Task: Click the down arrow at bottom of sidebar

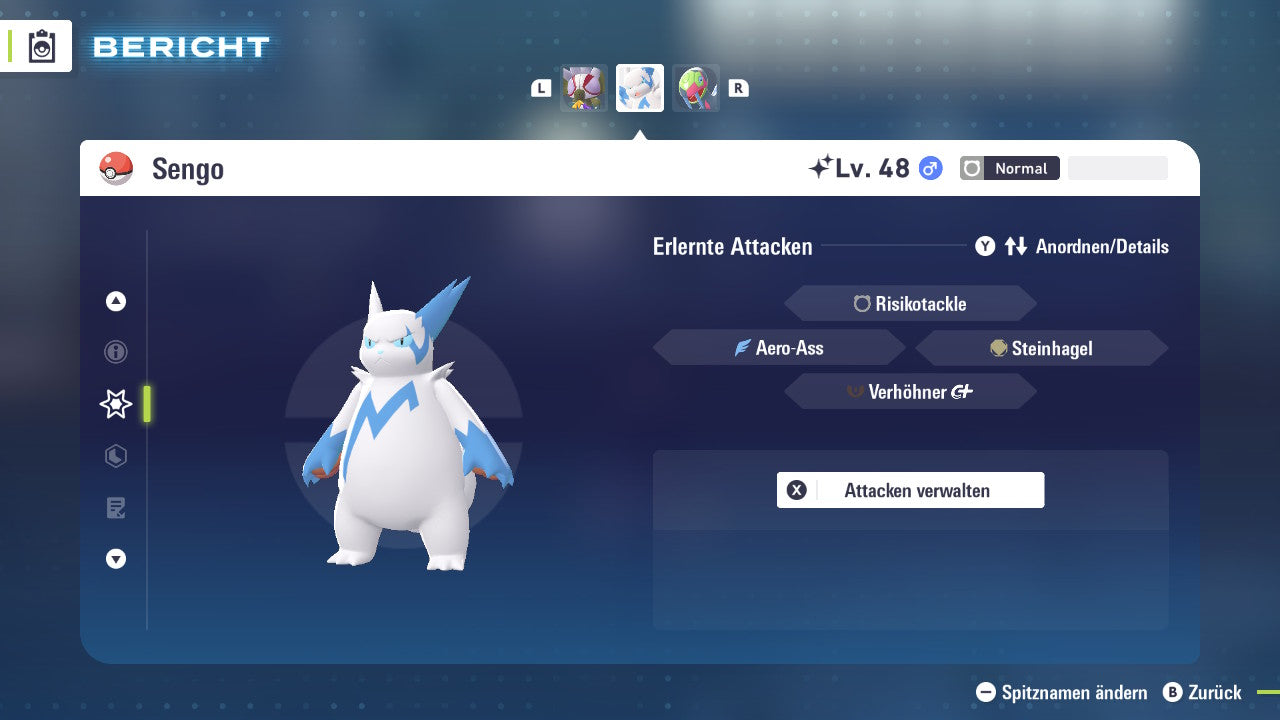Action: (116, 559)
